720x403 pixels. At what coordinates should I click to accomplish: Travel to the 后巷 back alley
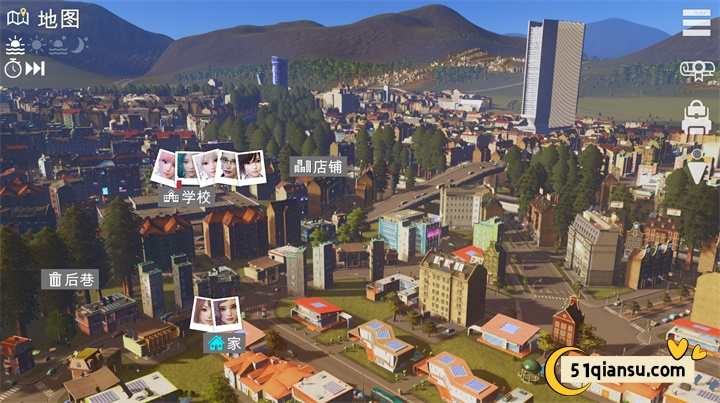pyautogui.click(x=70, y=279)
